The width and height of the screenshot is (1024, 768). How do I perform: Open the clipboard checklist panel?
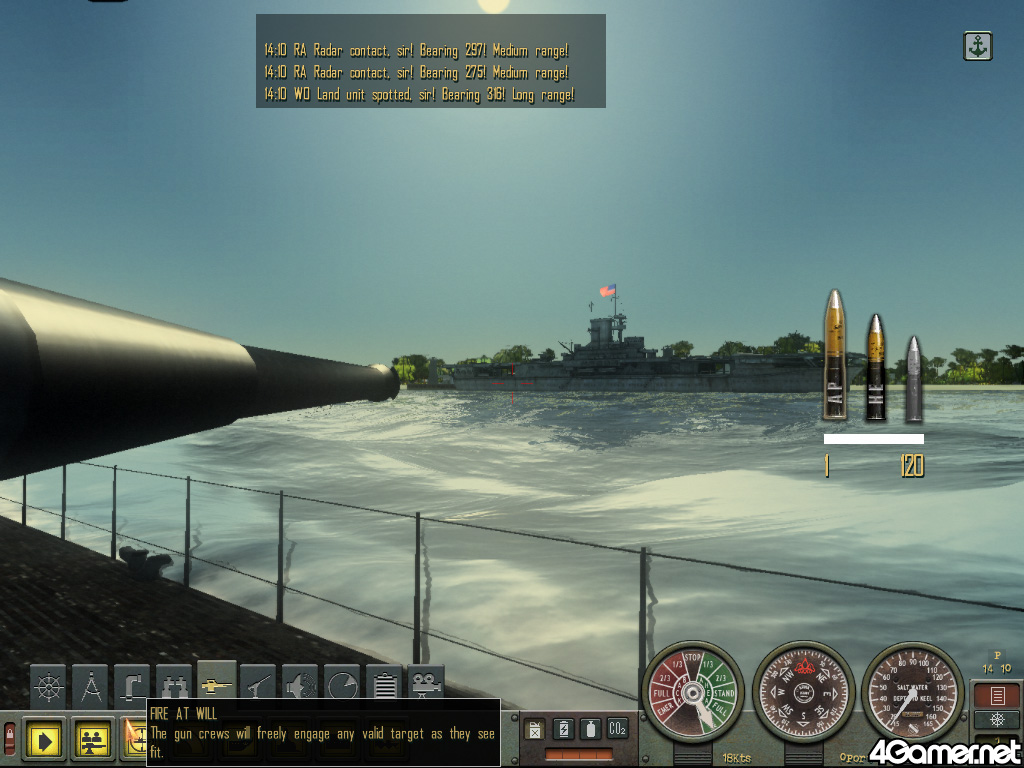coord(384,685)
